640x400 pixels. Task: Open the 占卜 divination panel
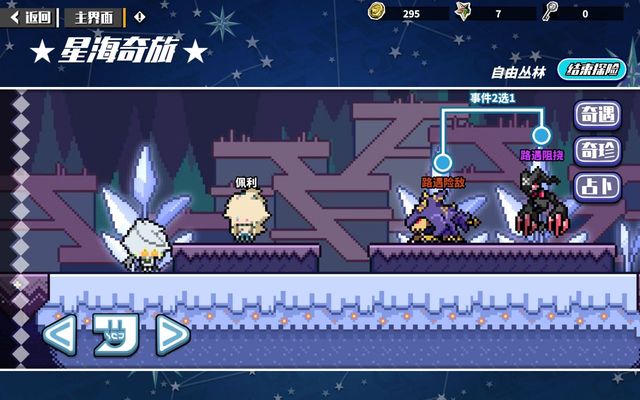click(x=597, y=186)
